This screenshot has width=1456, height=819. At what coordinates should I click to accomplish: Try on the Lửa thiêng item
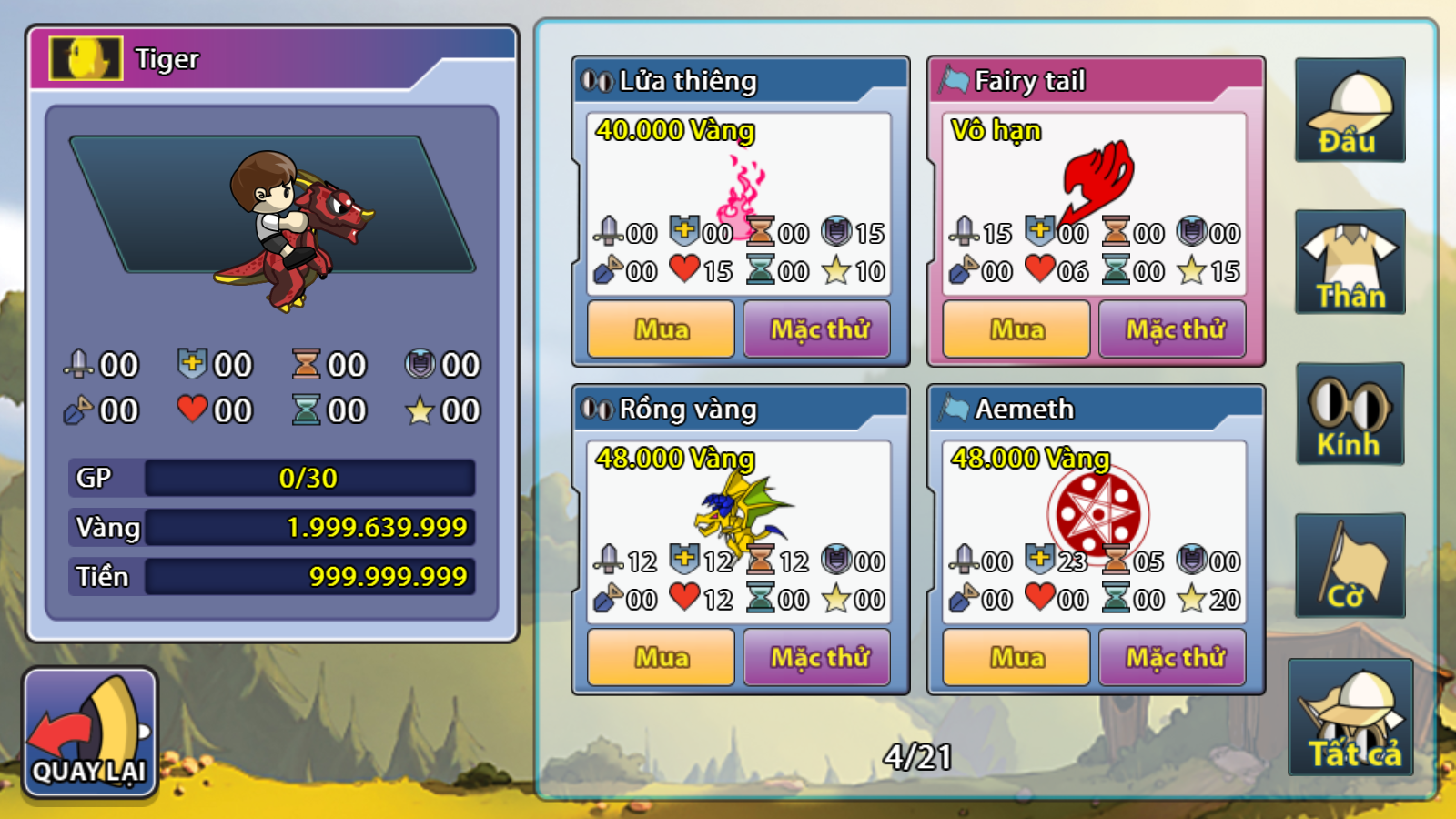click(x=816, y=329)
